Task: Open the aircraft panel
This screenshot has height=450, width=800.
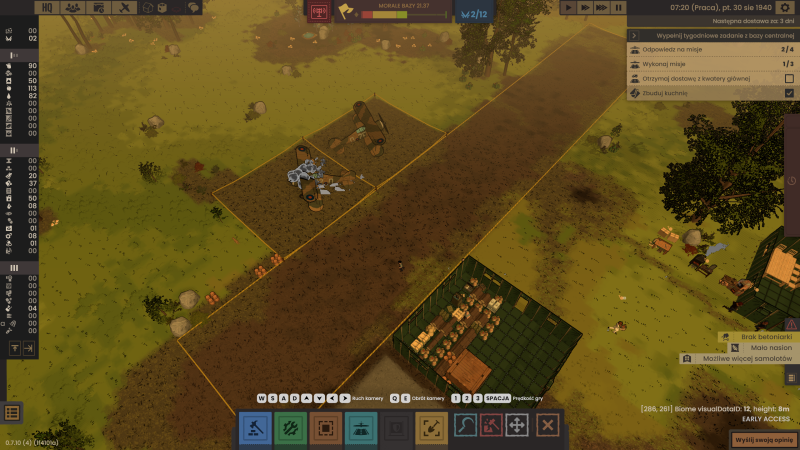Action: [99, 8]
